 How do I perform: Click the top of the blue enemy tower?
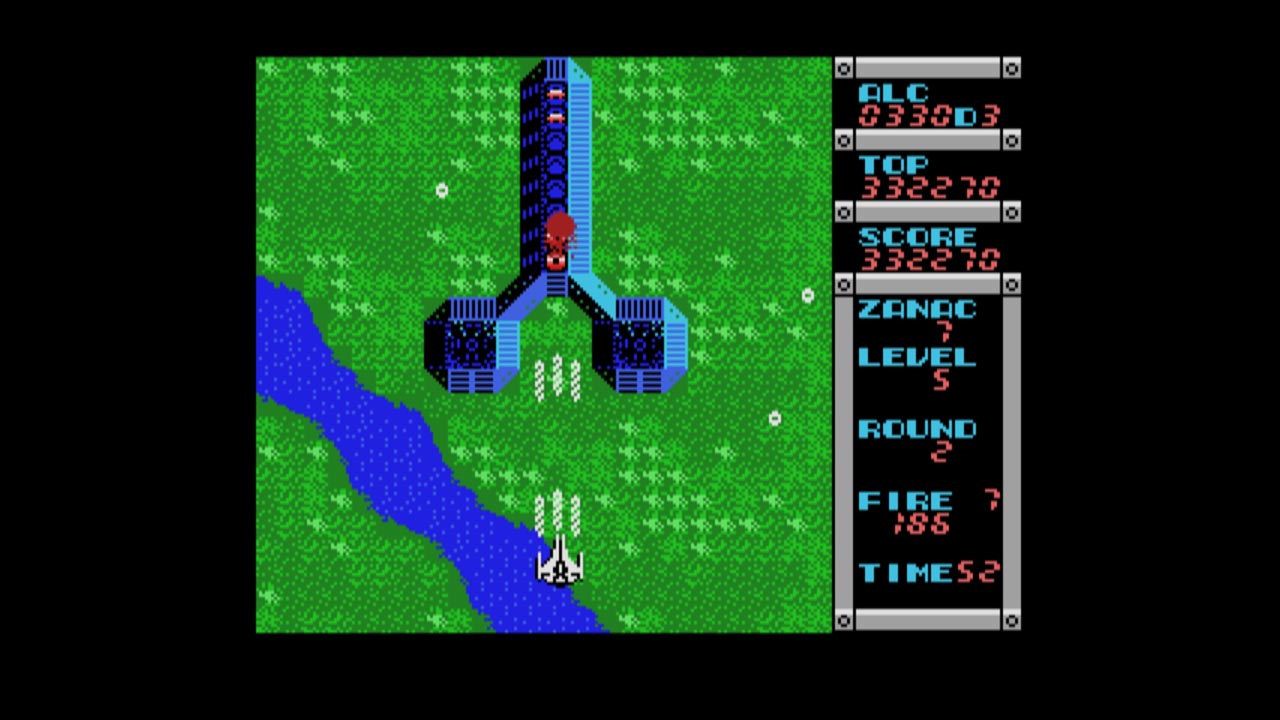click(557, 70)
